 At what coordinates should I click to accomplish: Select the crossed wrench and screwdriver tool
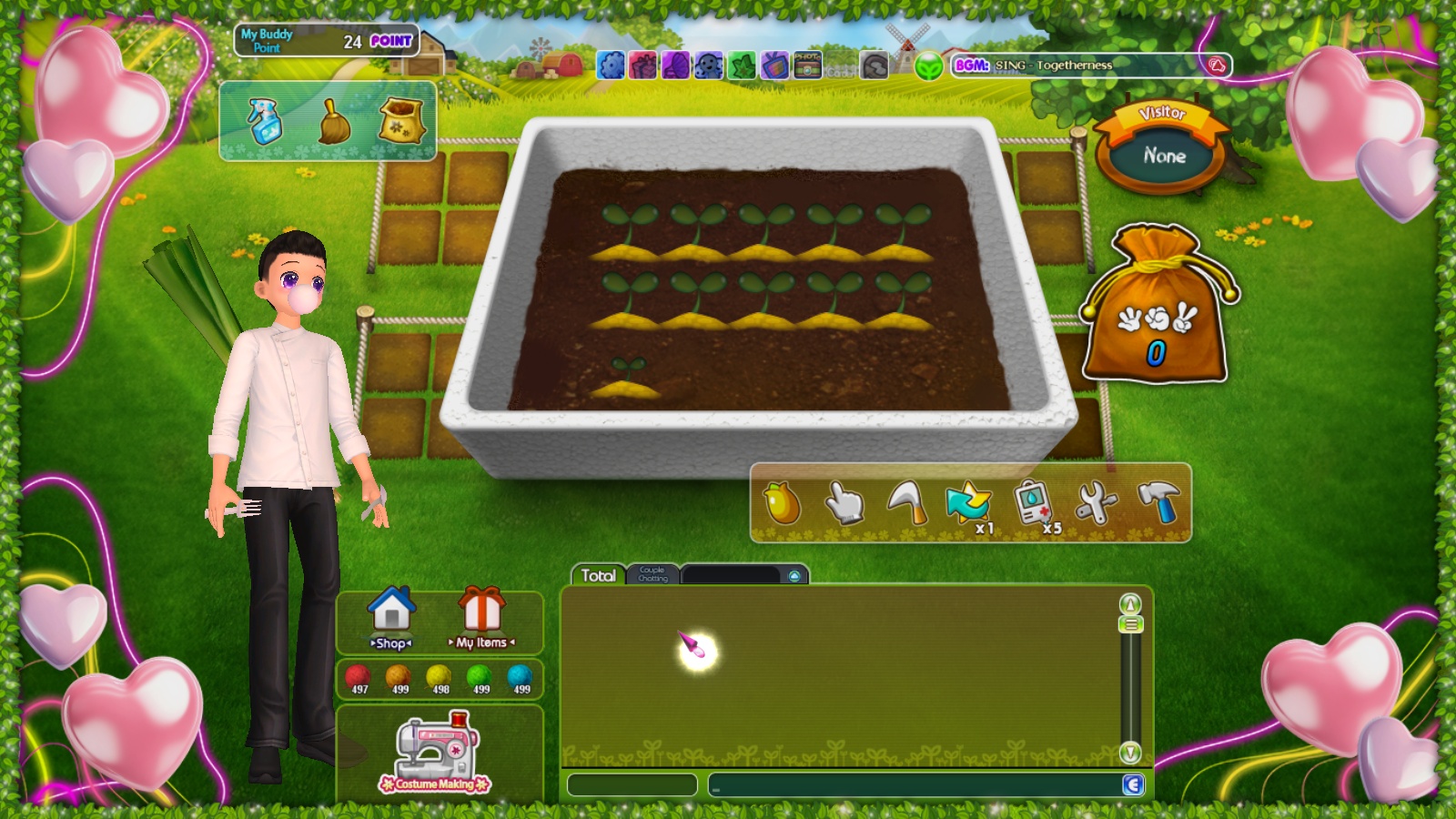[x=1096, y=502]
